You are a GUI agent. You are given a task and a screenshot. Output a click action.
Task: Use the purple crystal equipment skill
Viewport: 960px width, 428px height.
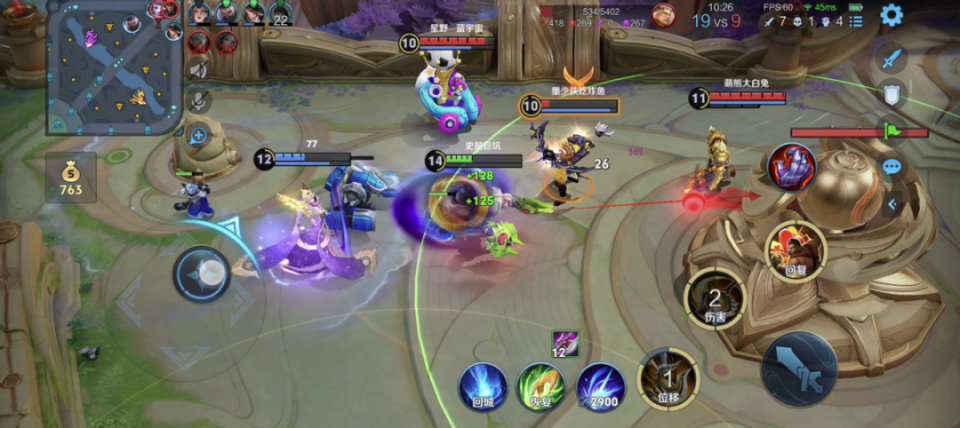[x=792, y=167]
